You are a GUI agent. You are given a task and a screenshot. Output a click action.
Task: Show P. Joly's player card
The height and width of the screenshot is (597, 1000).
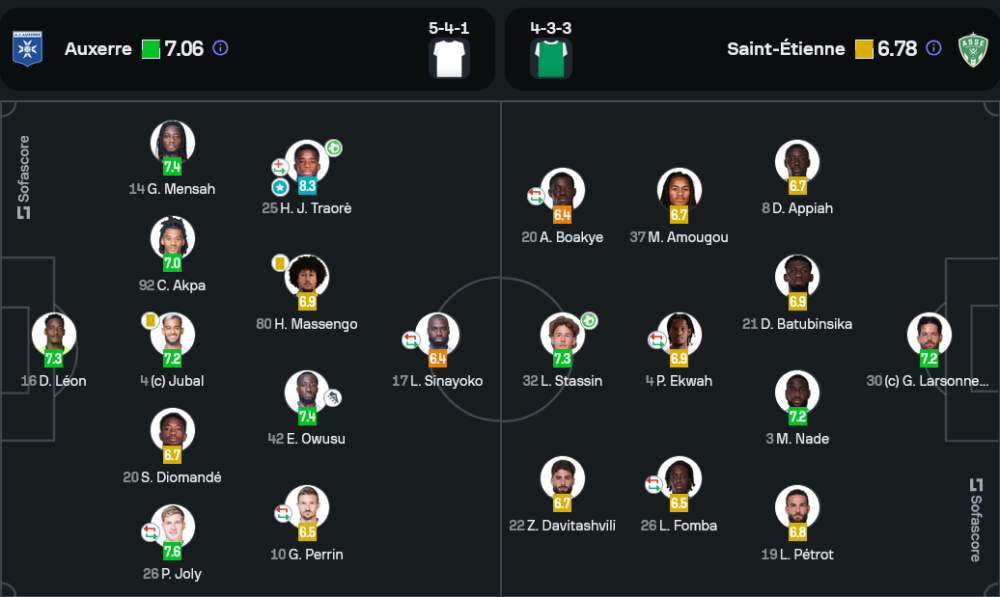pos(172,528)
